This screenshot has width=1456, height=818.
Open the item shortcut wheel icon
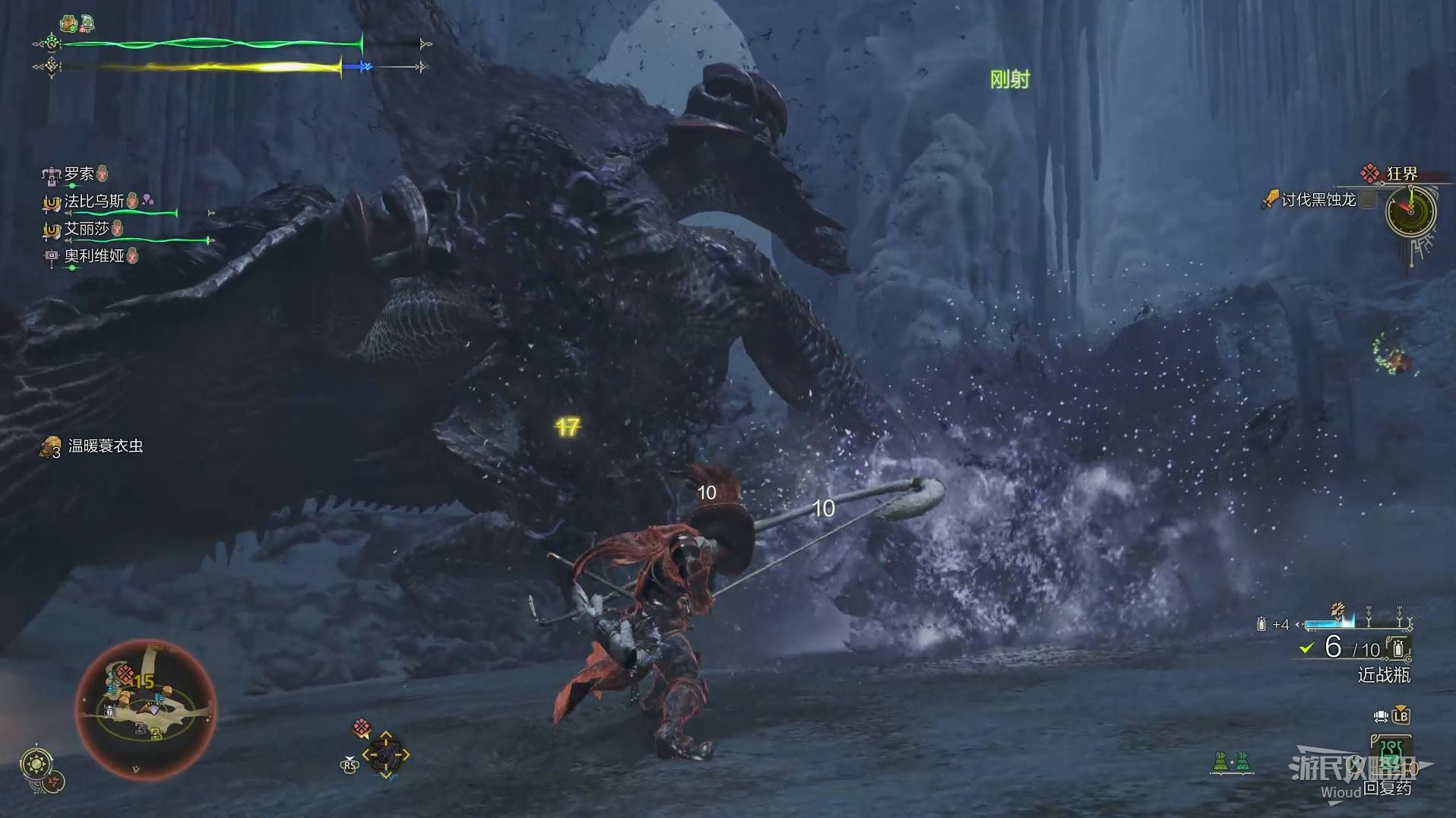[385, 754]
